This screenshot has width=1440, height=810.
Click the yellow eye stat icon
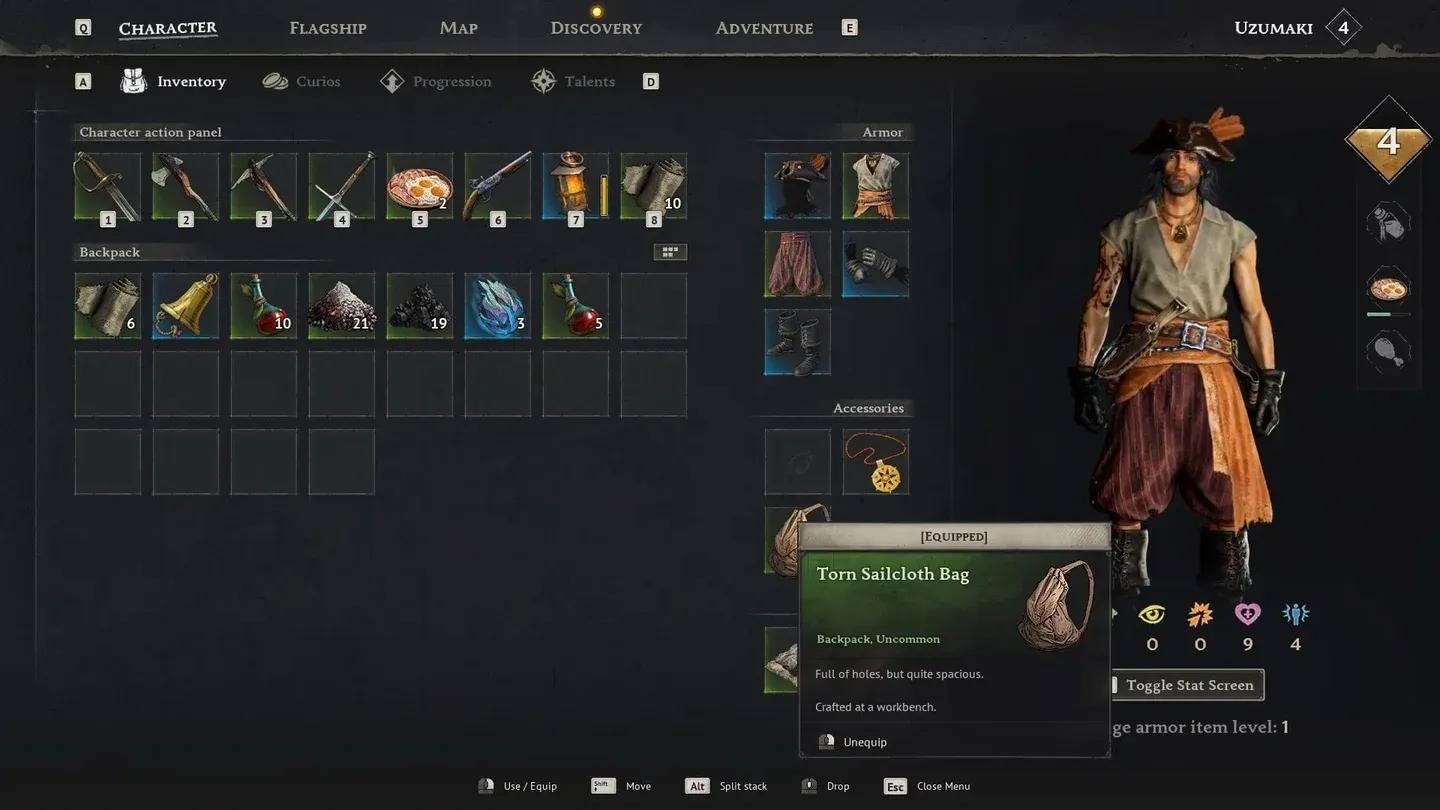[1151, 613]
